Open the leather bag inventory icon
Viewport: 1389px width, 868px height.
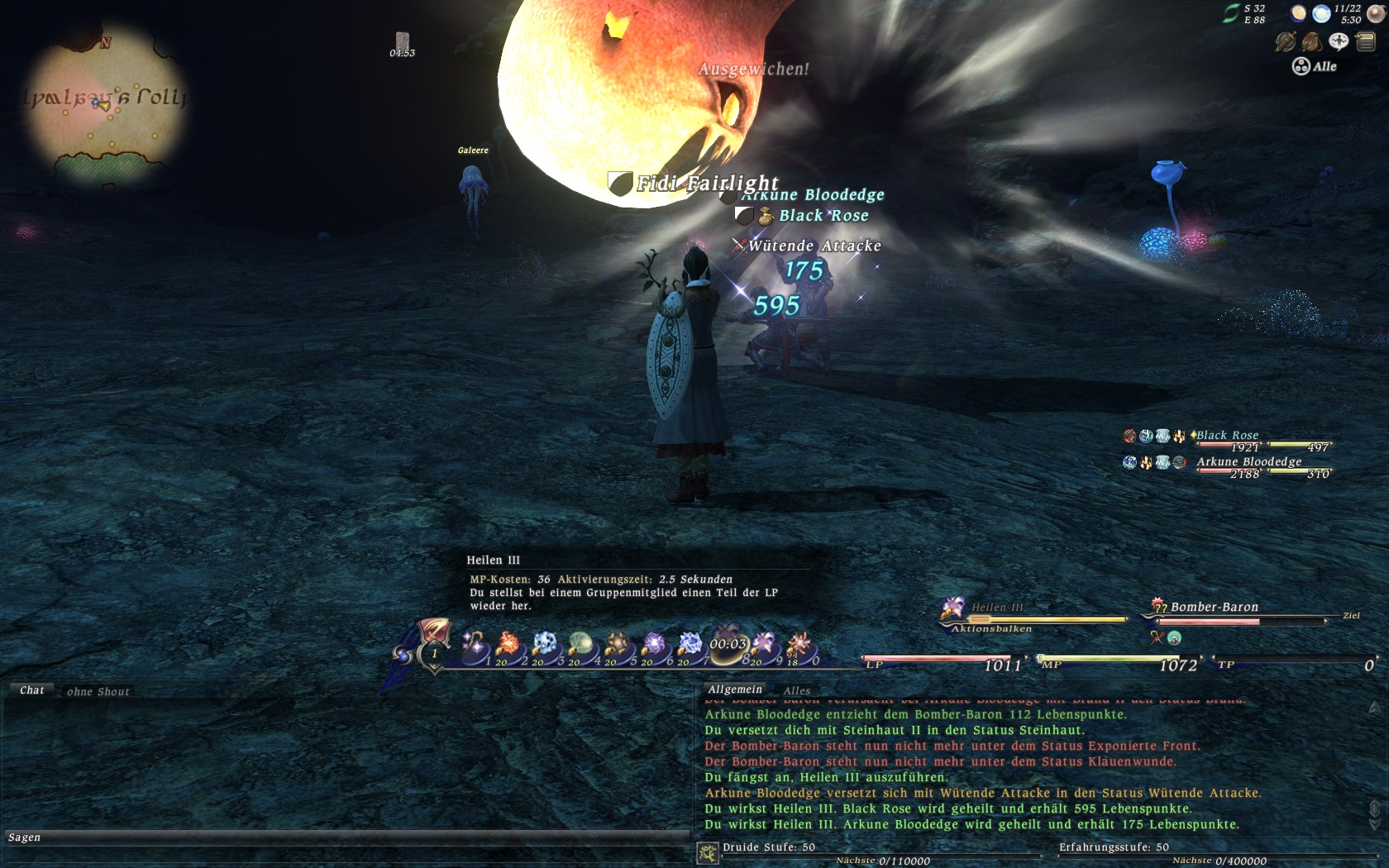click(x=1312, y=41)
